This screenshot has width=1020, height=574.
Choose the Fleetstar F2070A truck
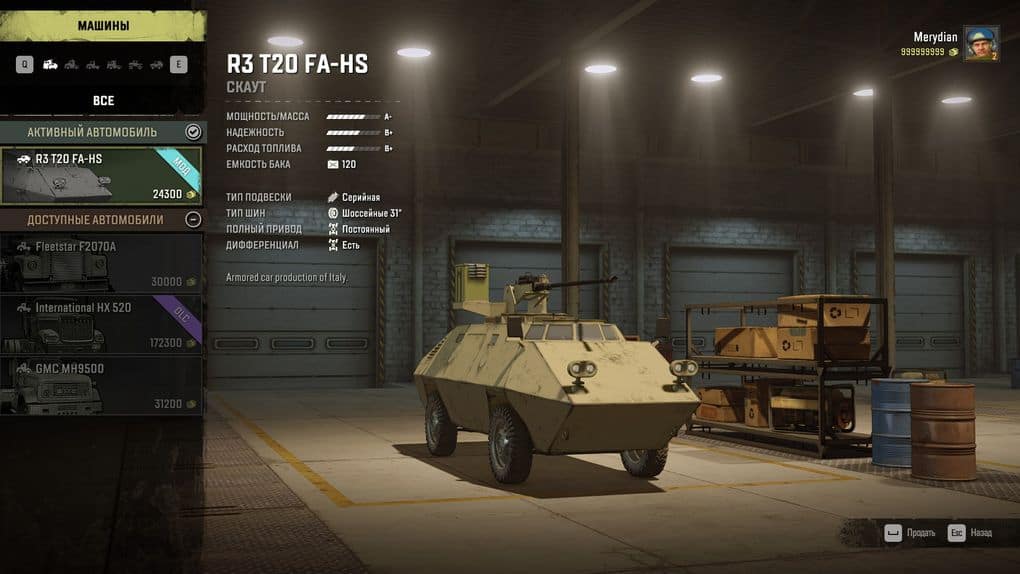point(102,263)
